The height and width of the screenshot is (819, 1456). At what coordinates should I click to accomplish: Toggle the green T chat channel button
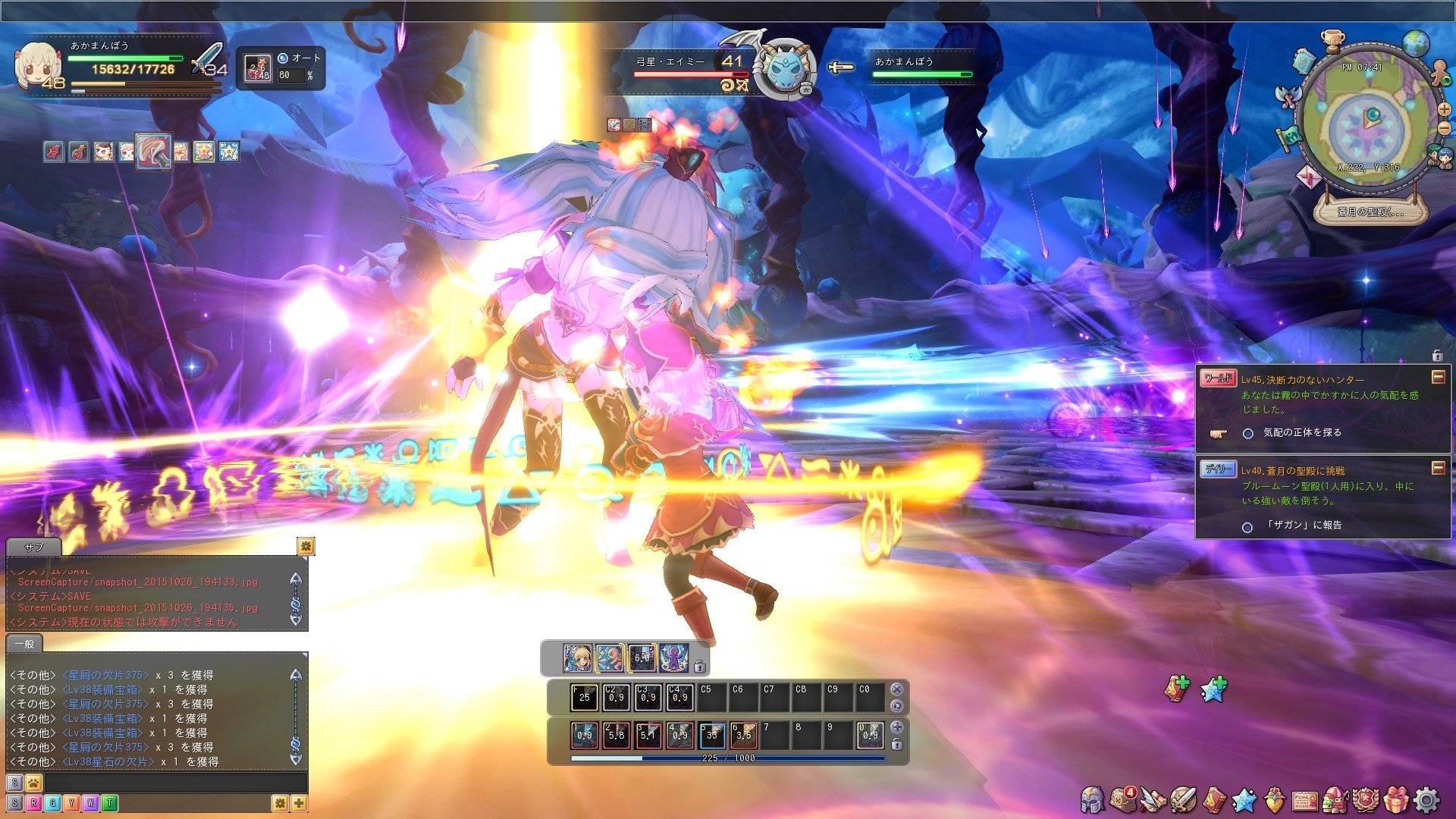coord(111,802)
